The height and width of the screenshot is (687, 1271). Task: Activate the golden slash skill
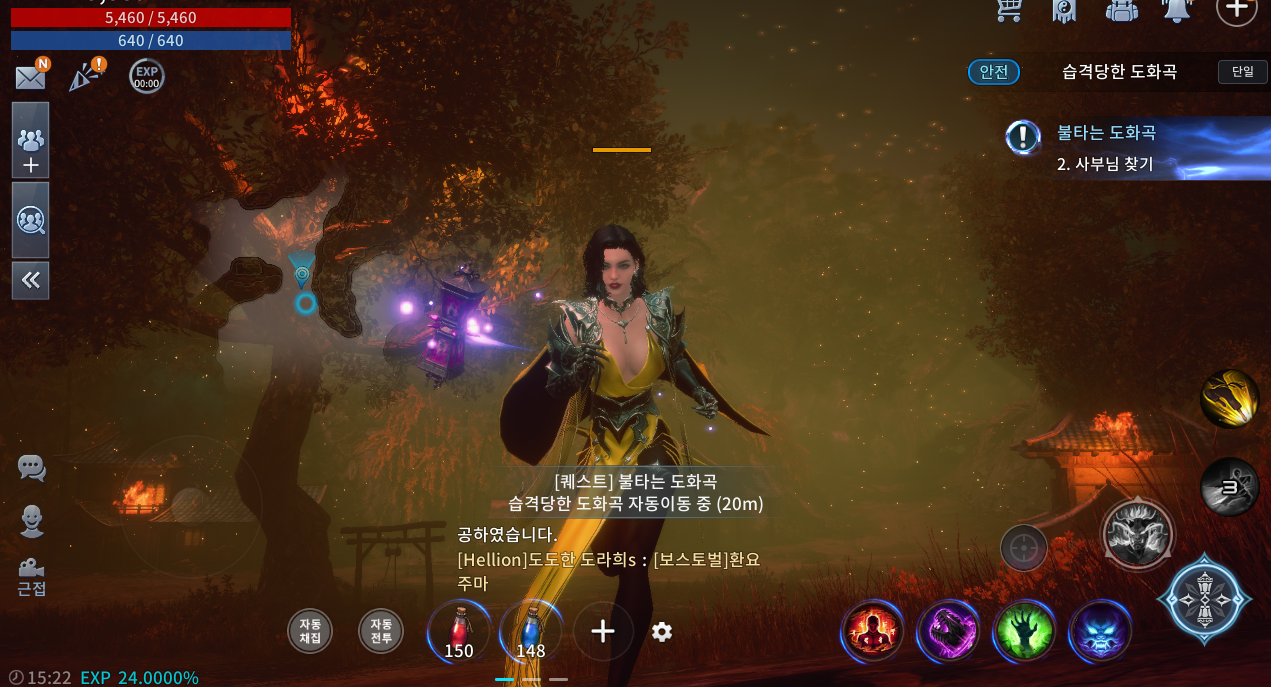[1229, 398]
